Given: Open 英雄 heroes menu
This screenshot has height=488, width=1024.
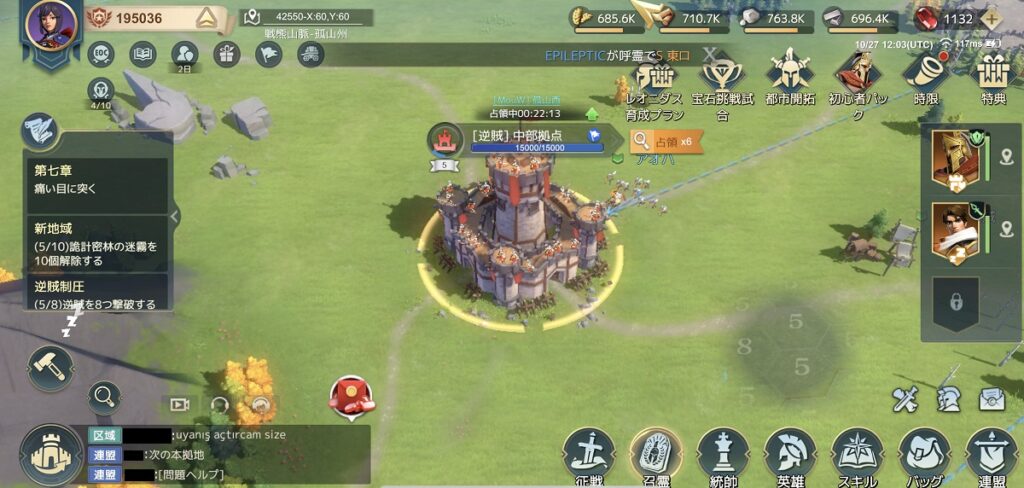Looking at the screenshot, I should click(x=790, y=452).
